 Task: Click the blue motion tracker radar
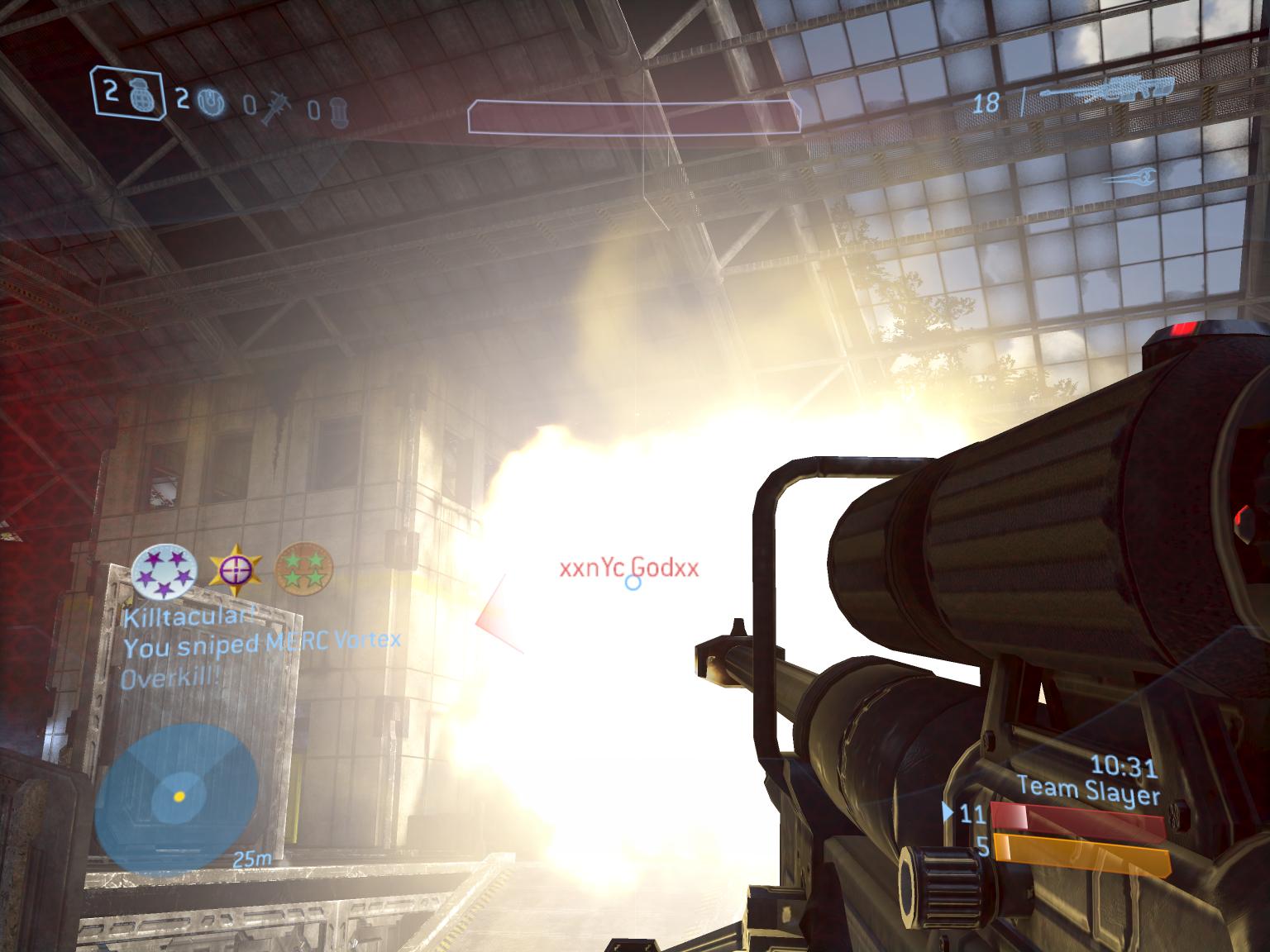[x=175, y=797]
